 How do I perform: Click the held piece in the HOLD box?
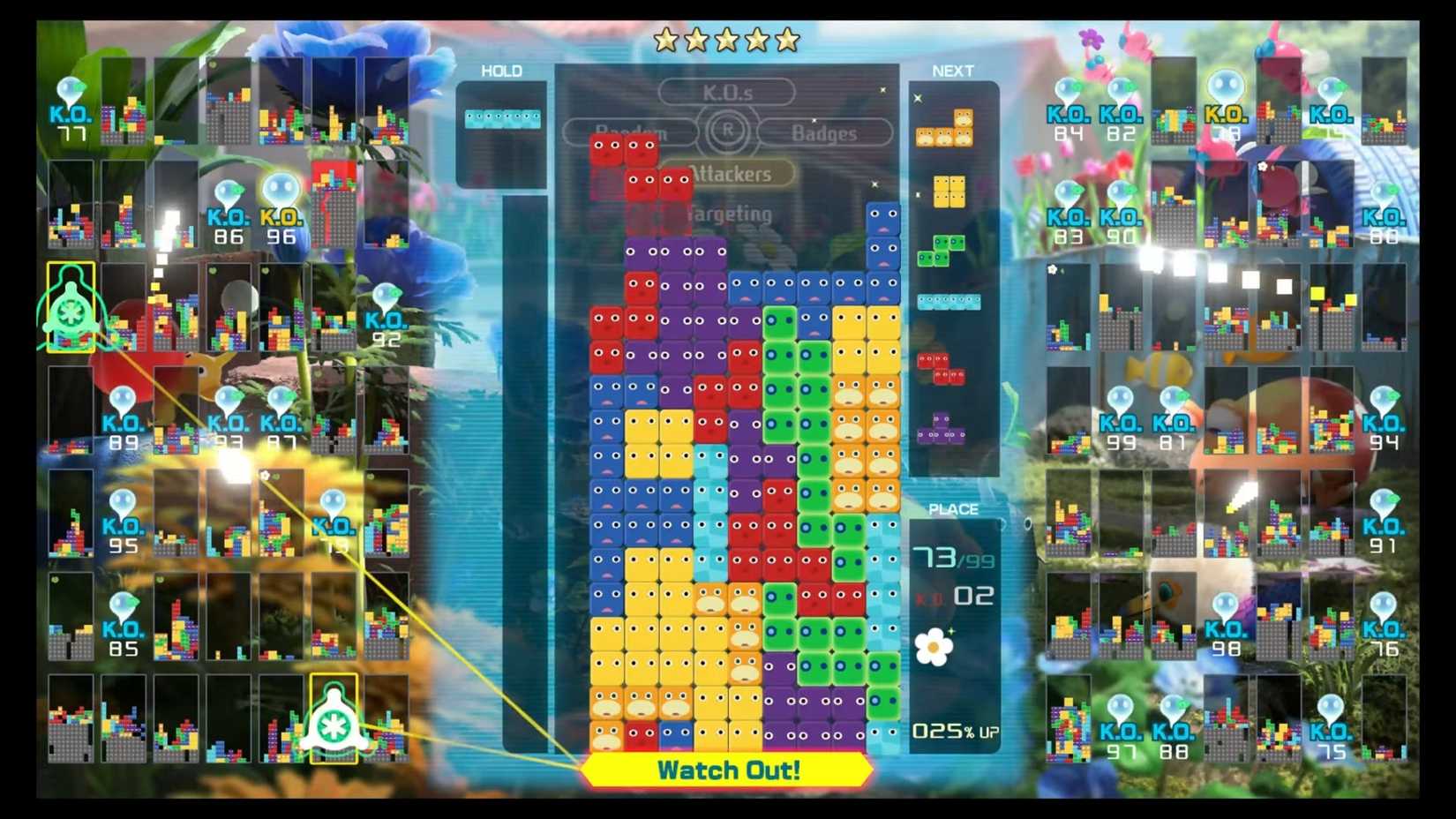[x=503, y=115]
